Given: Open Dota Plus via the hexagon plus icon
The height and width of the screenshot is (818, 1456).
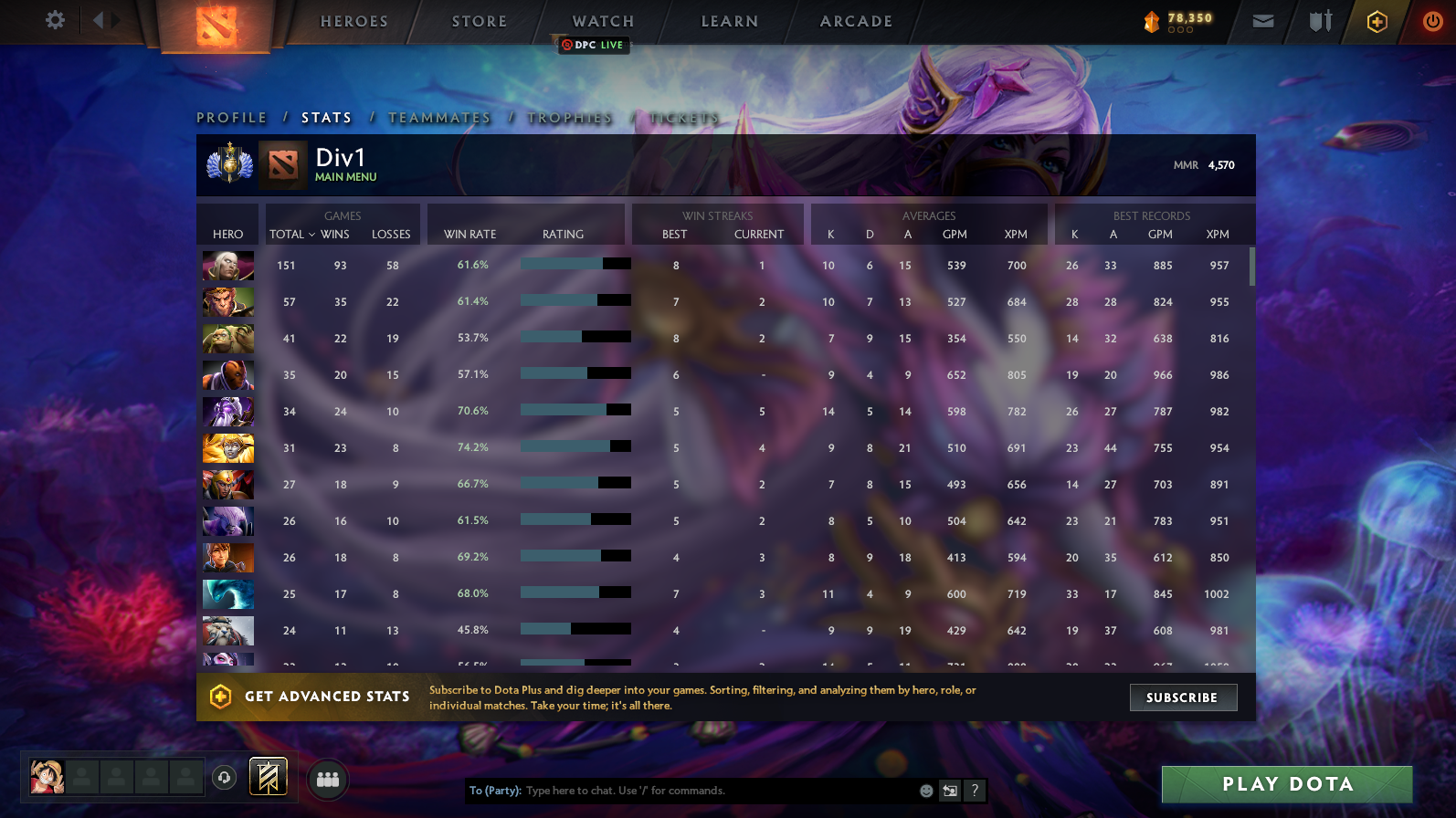Looking at the screenshot, I should tap(1377, 21).
